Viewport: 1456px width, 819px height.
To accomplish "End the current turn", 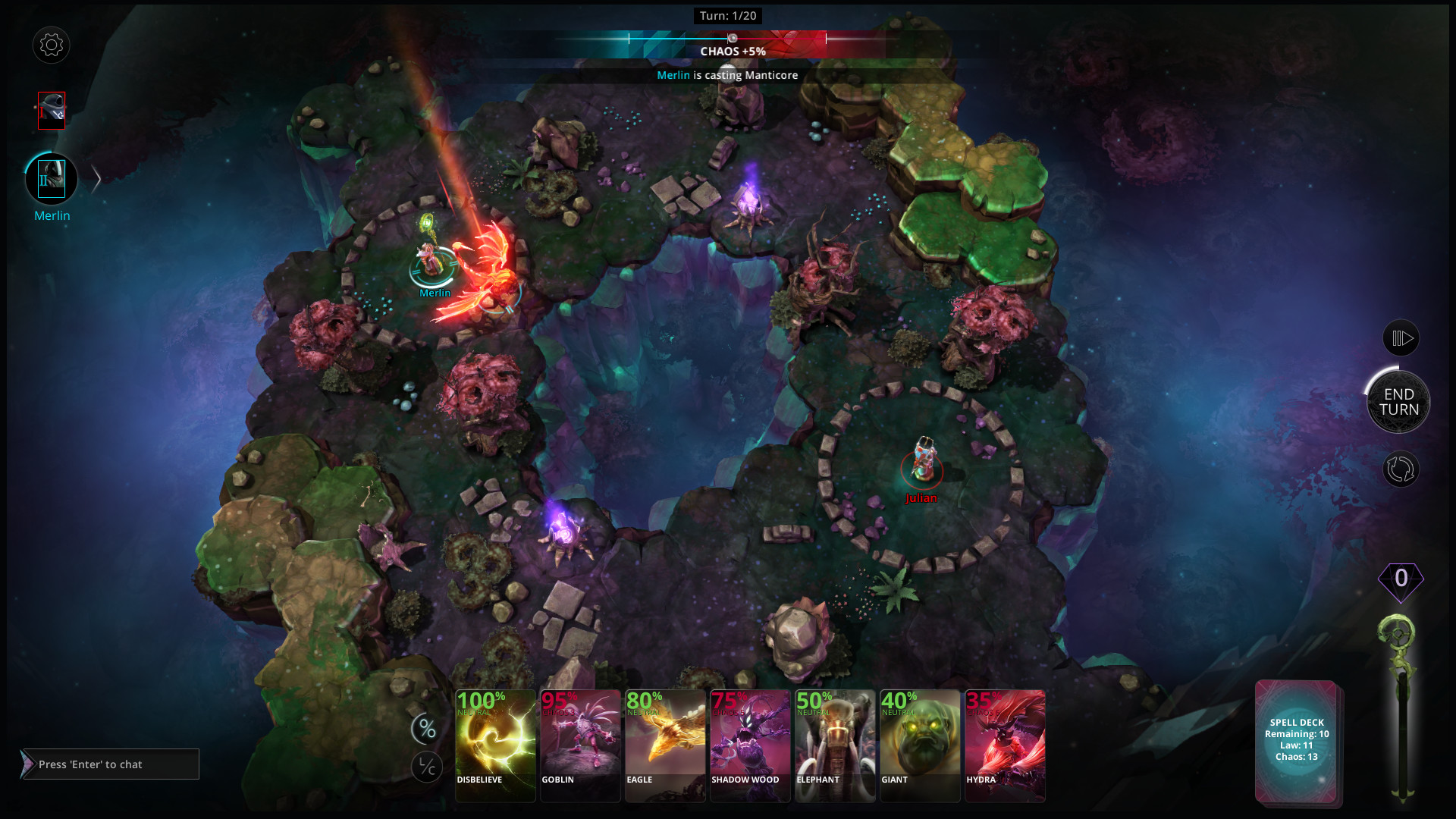I will pos(1398,402).
